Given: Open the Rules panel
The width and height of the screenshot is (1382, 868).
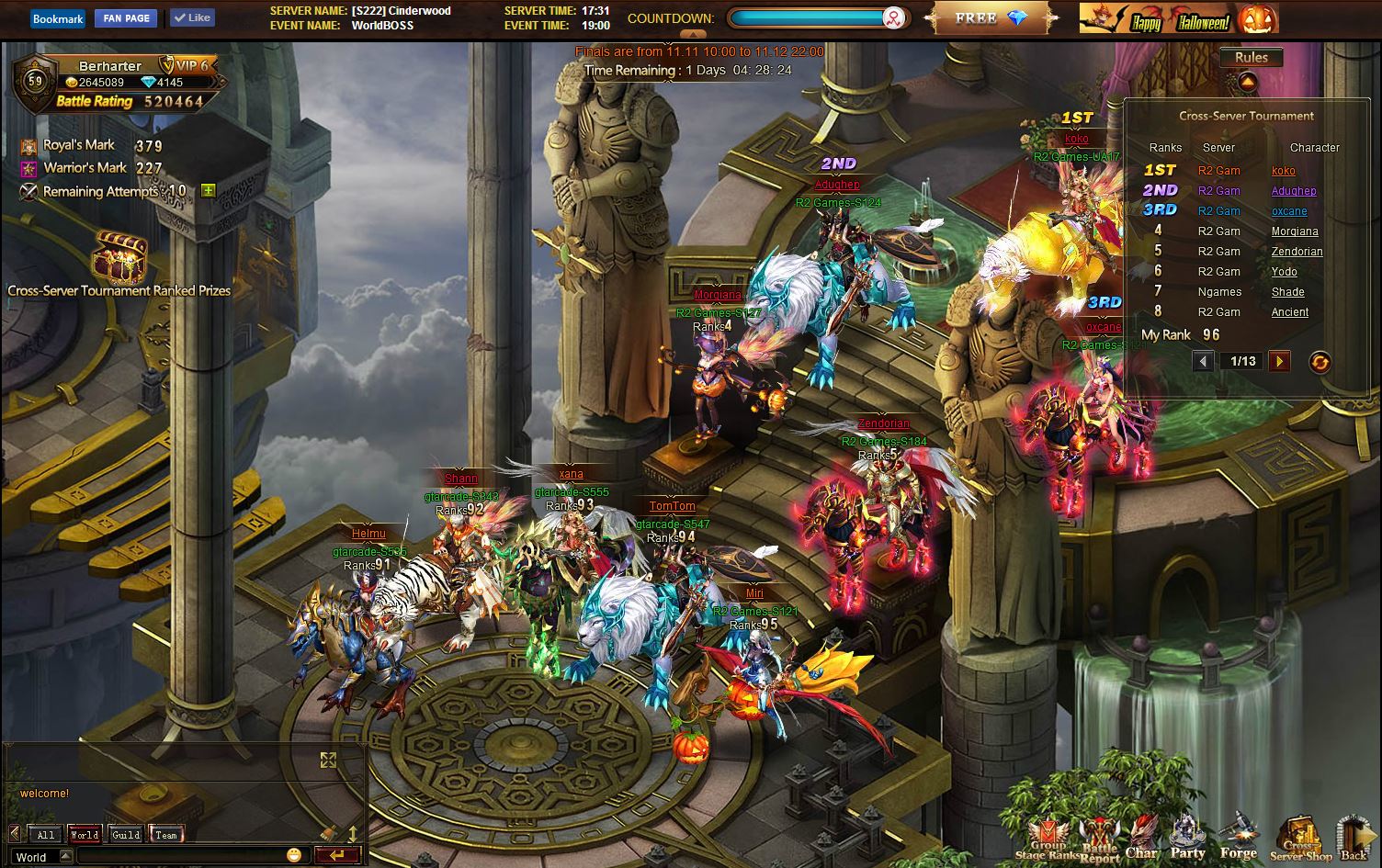Looking at the screenshot, I should point(1251,57).
